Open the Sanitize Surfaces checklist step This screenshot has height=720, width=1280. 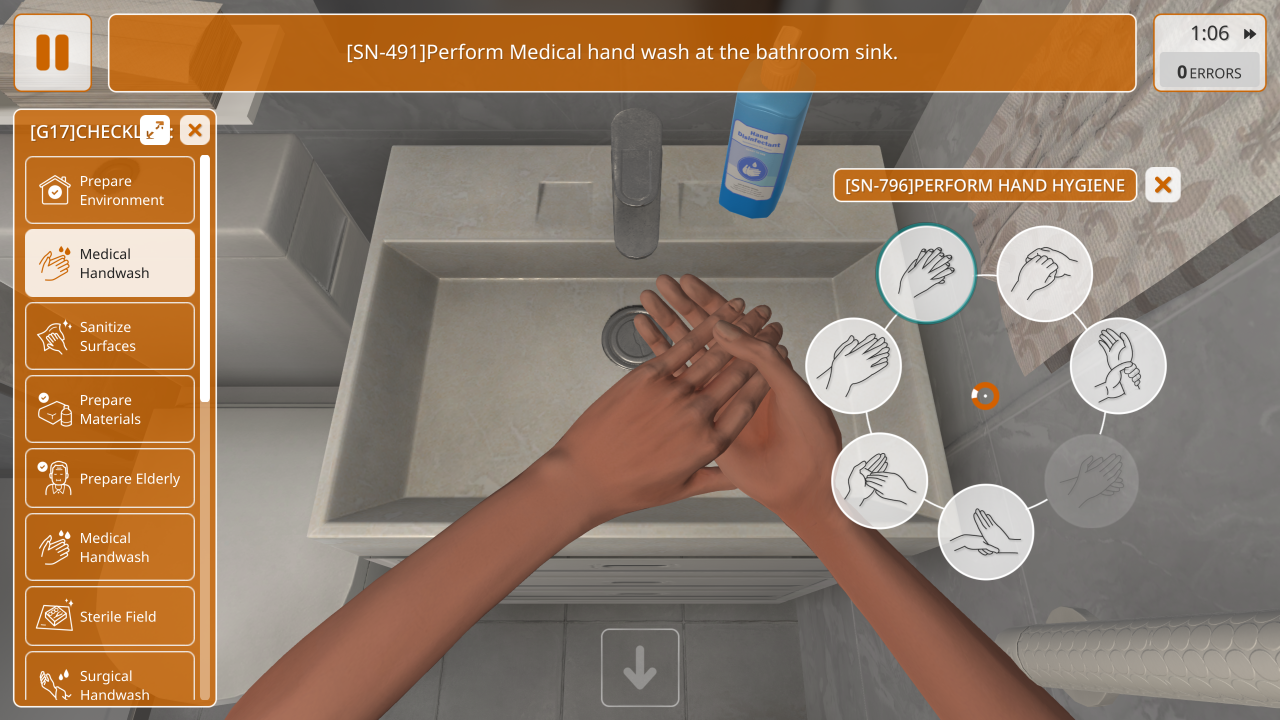coord(110,336)
